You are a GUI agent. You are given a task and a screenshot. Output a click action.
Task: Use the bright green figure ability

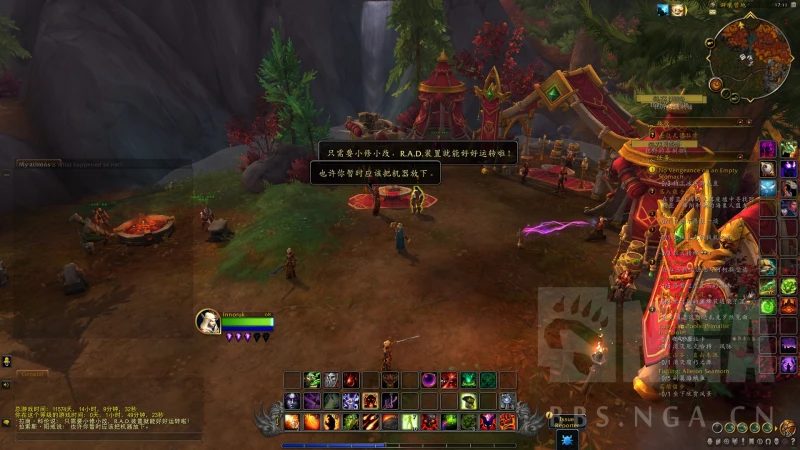point(468,380)
